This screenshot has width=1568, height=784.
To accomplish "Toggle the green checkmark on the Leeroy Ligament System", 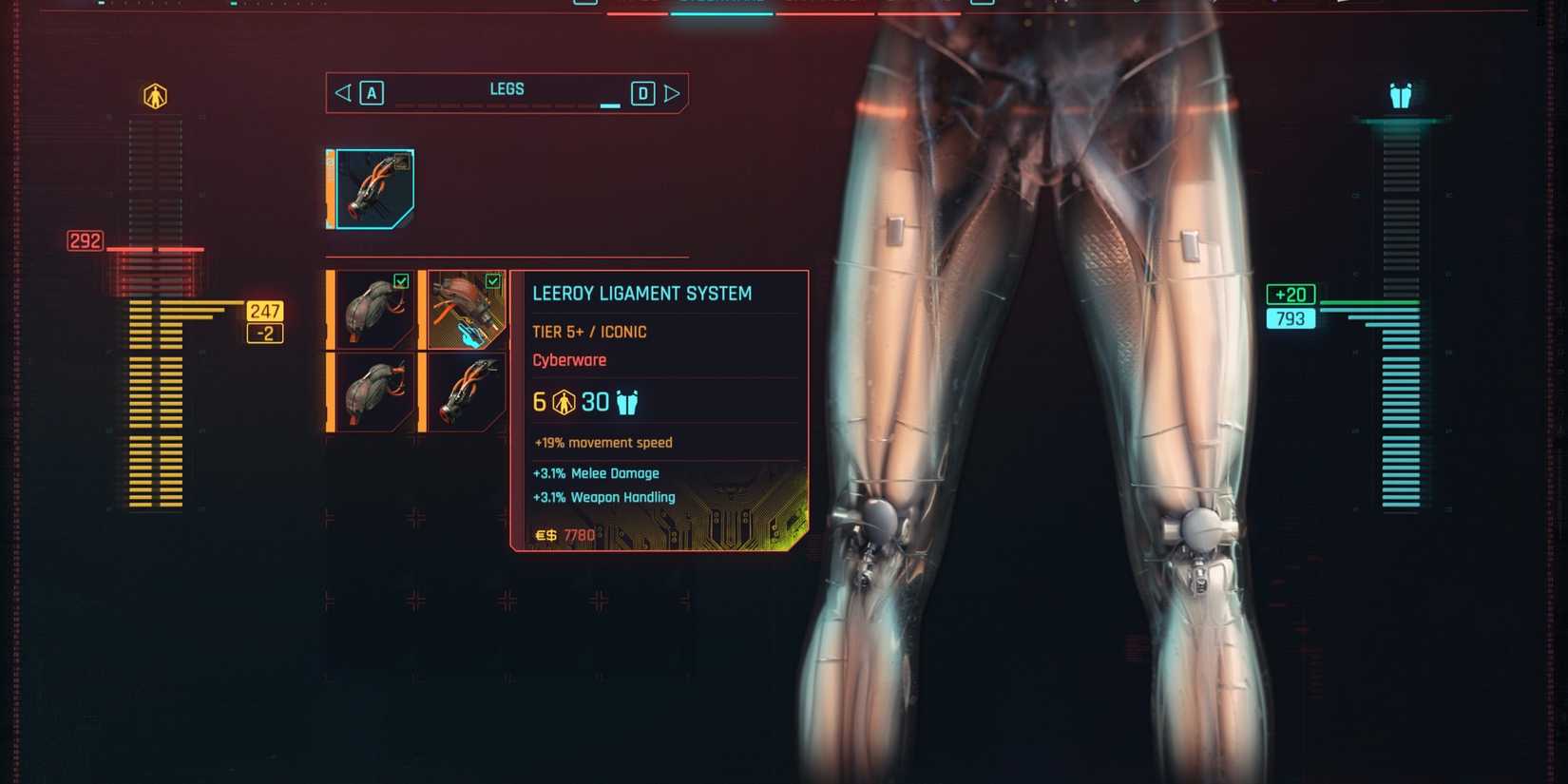I will pyautogui.click(x=492, y=280).
